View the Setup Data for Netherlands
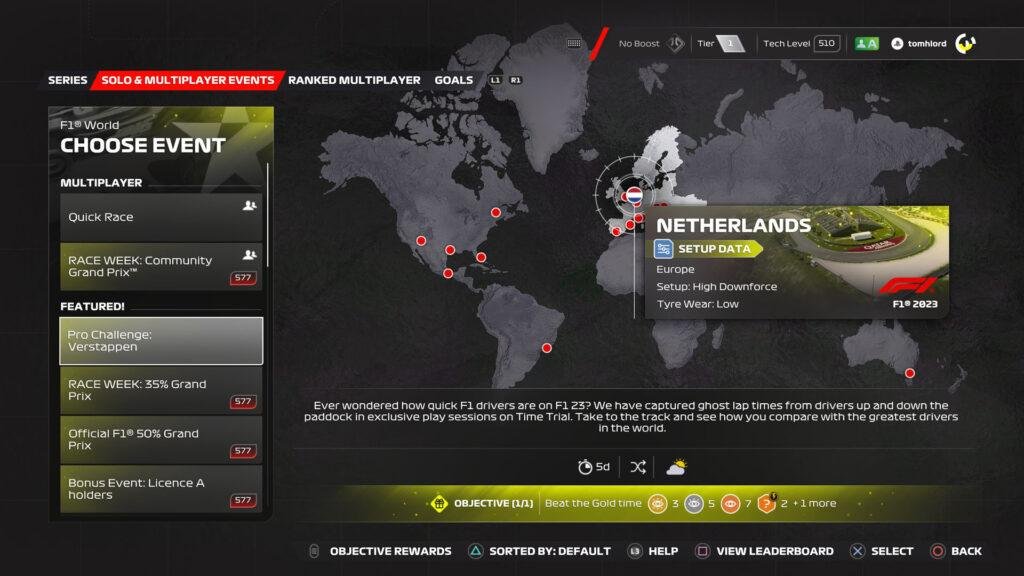This screenshot has height=576, width=1024. (708, 249)
